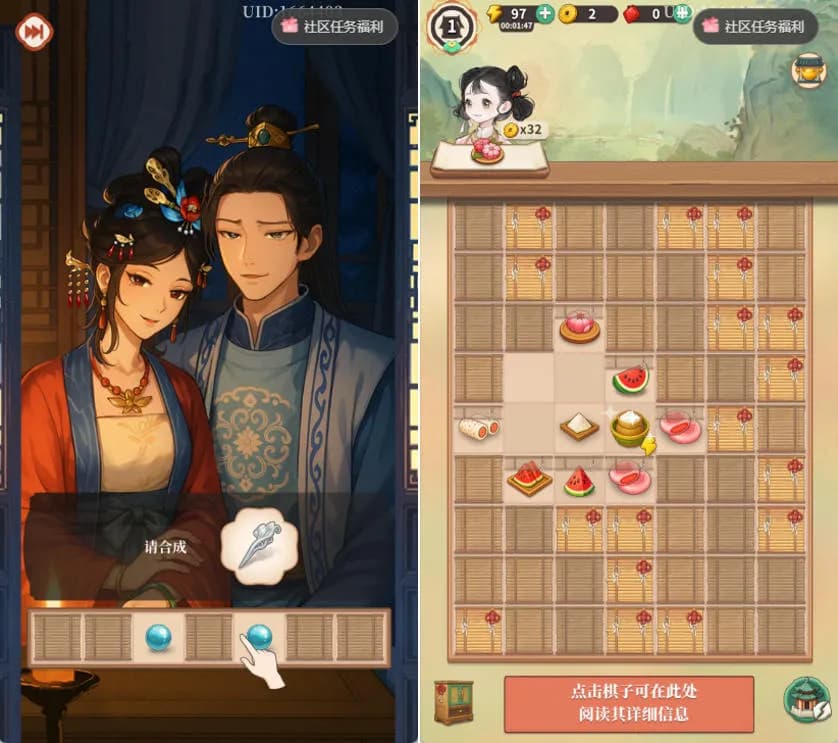Select the sliced roll cake tile

pos(477,429)
